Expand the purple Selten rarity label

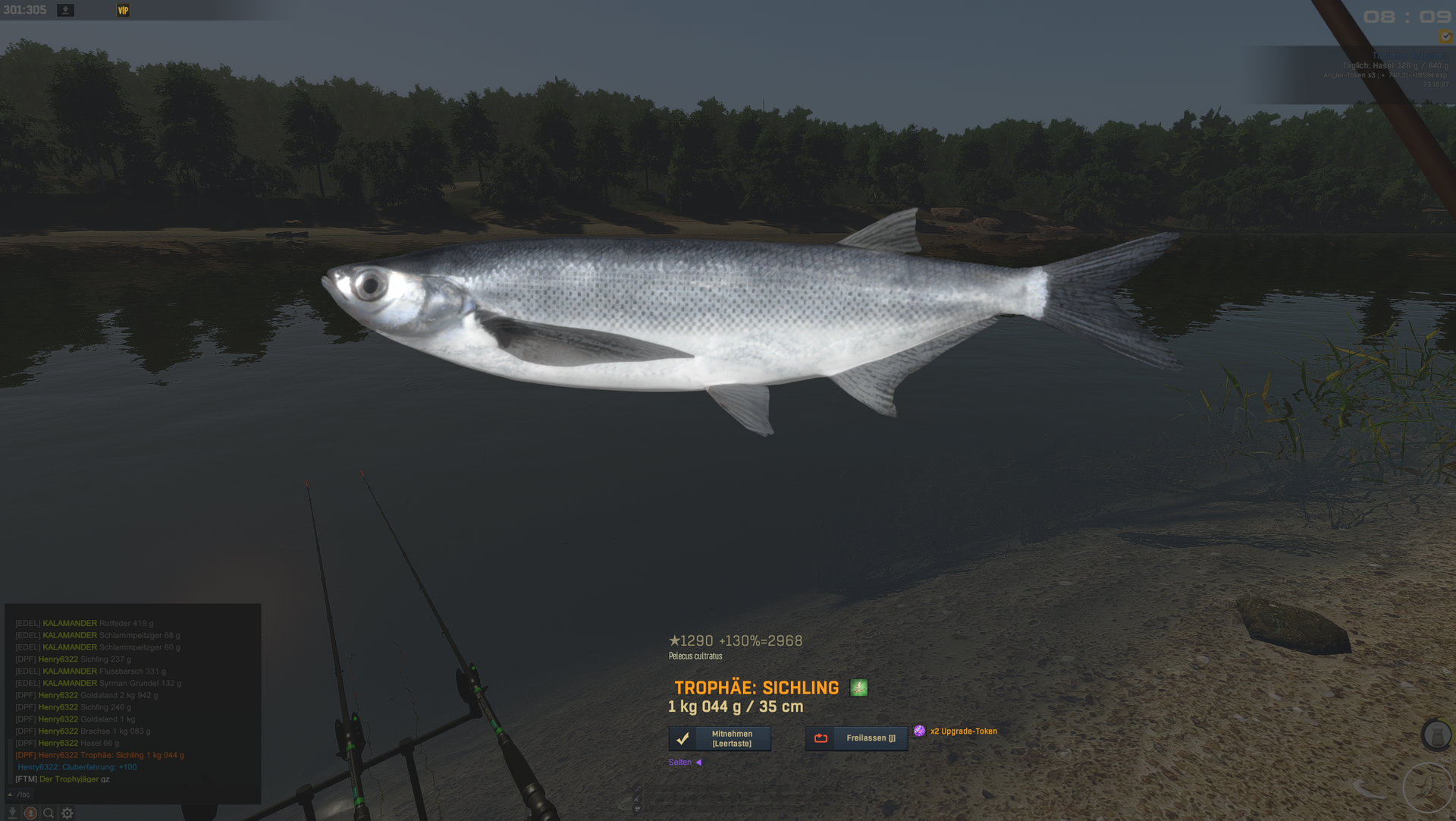pyautogui.click(x=684, y=763)
